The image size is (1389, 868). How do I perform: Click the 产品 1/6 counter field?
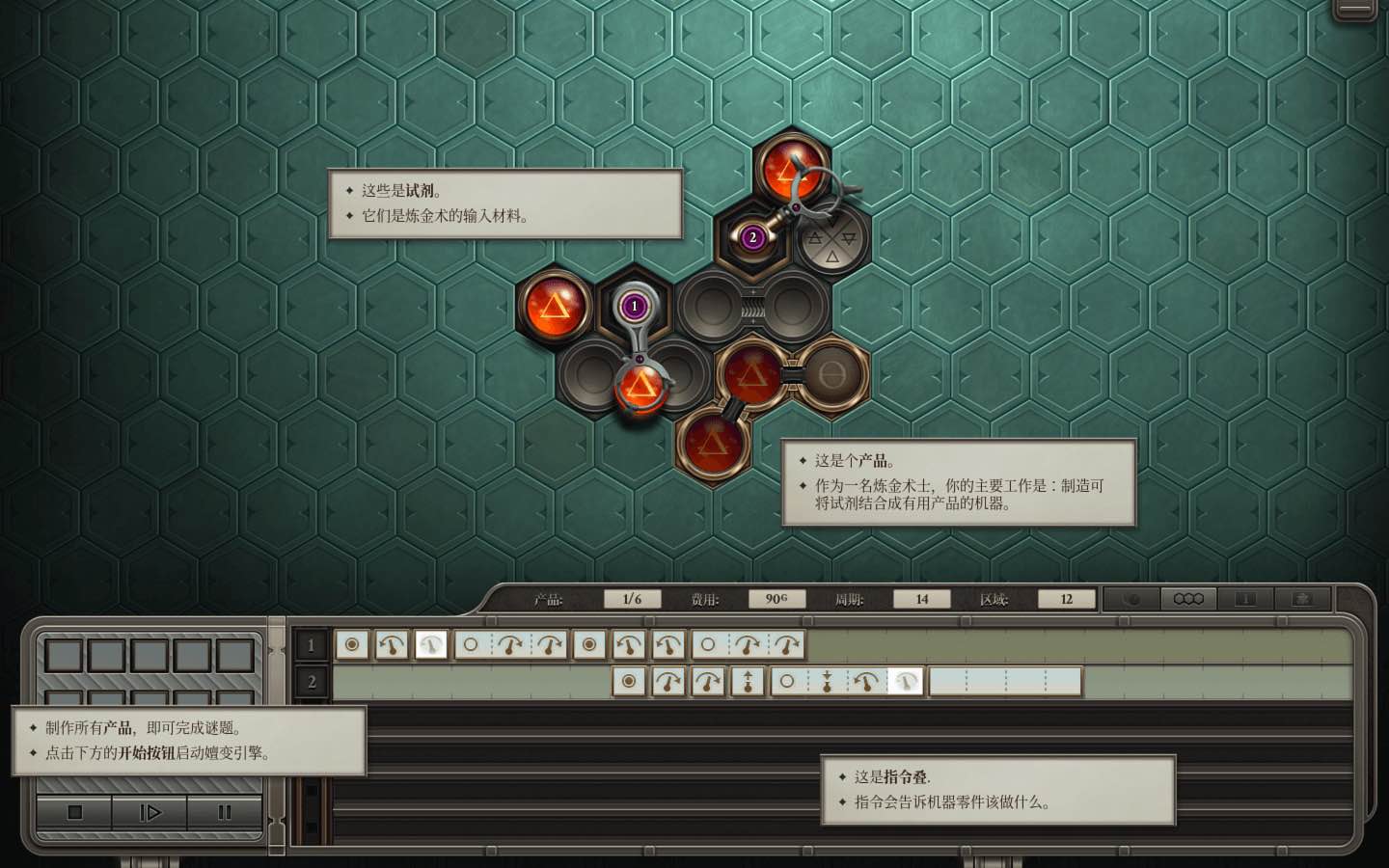[x=632, y=598]
